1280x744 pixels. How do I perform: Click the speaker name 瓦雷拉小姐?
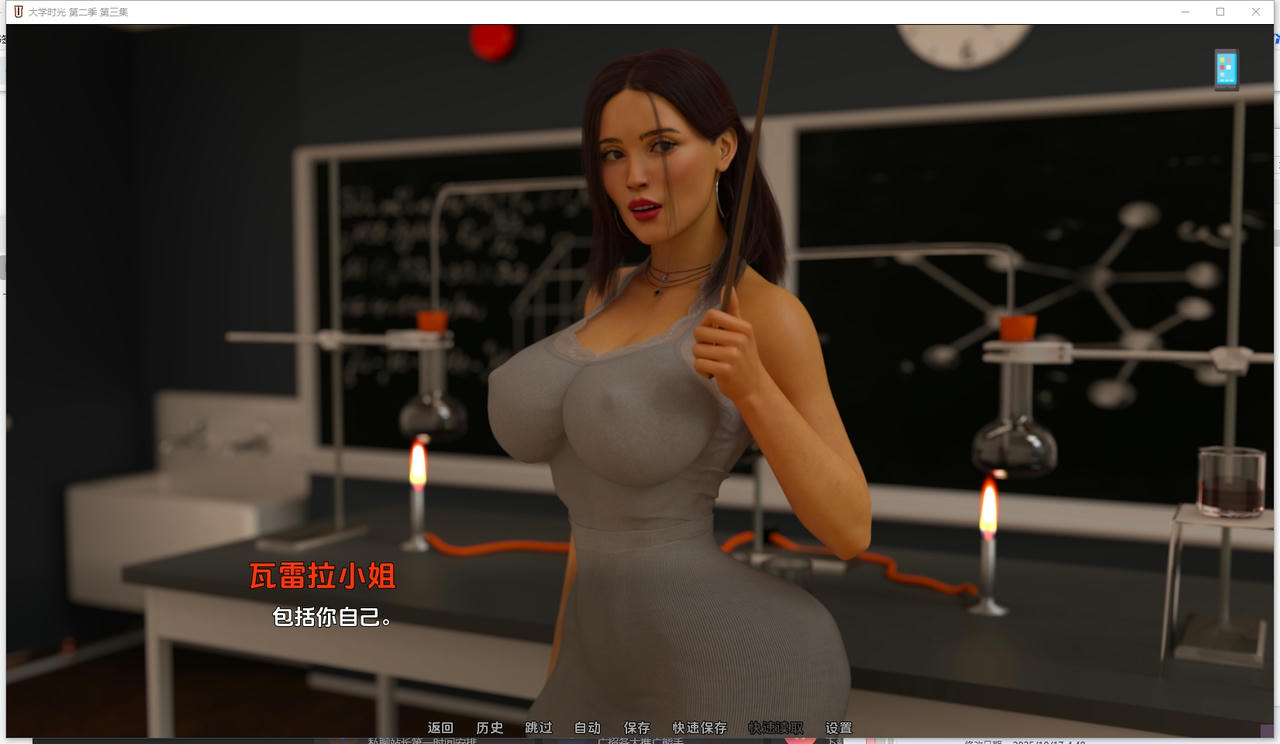(x=322, y=577)
